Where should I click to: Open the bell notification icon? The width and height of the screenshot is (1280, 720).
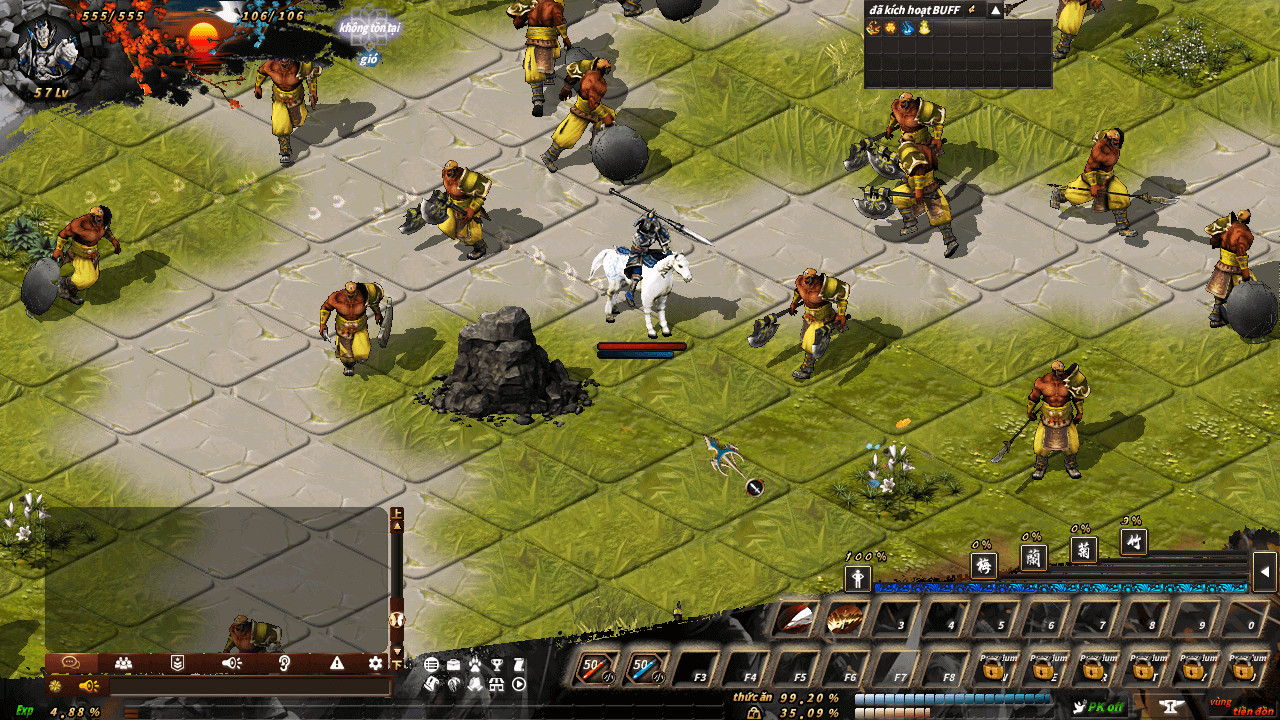coord(475,684)
